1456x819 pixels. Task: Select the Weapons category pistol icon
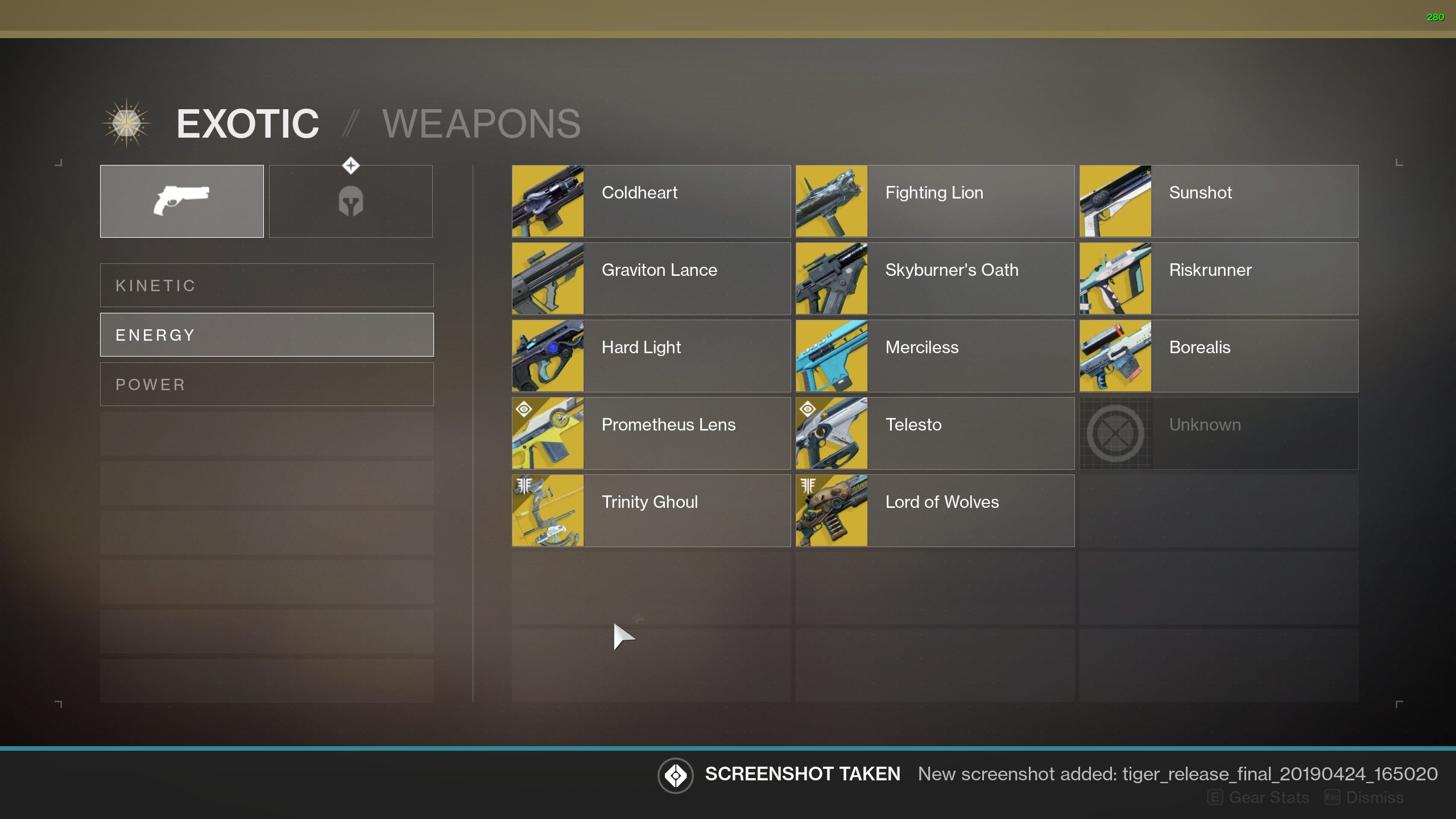(181, 201)
